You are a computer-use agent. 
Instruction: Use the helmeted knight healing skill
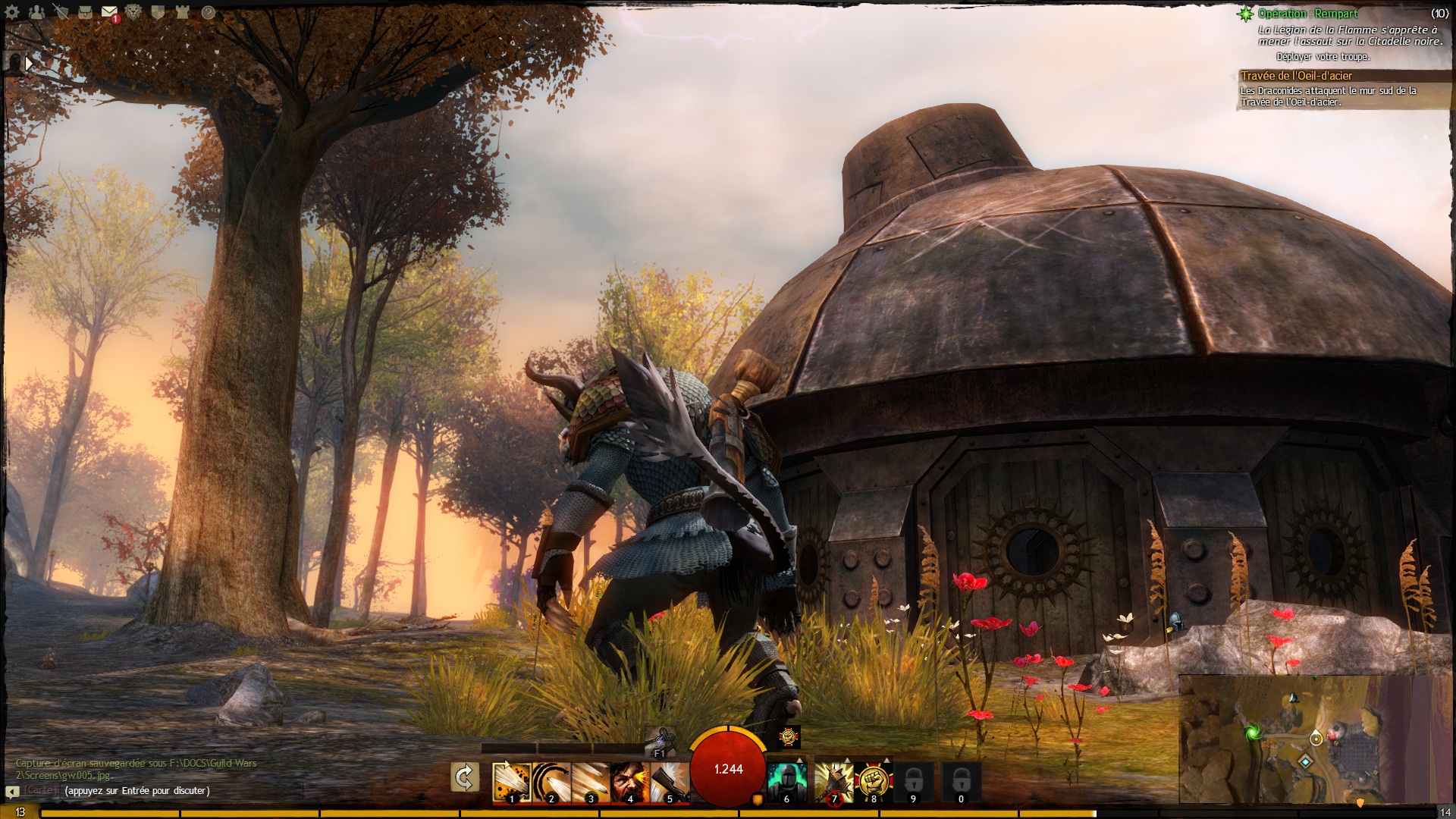click(786, 782)
